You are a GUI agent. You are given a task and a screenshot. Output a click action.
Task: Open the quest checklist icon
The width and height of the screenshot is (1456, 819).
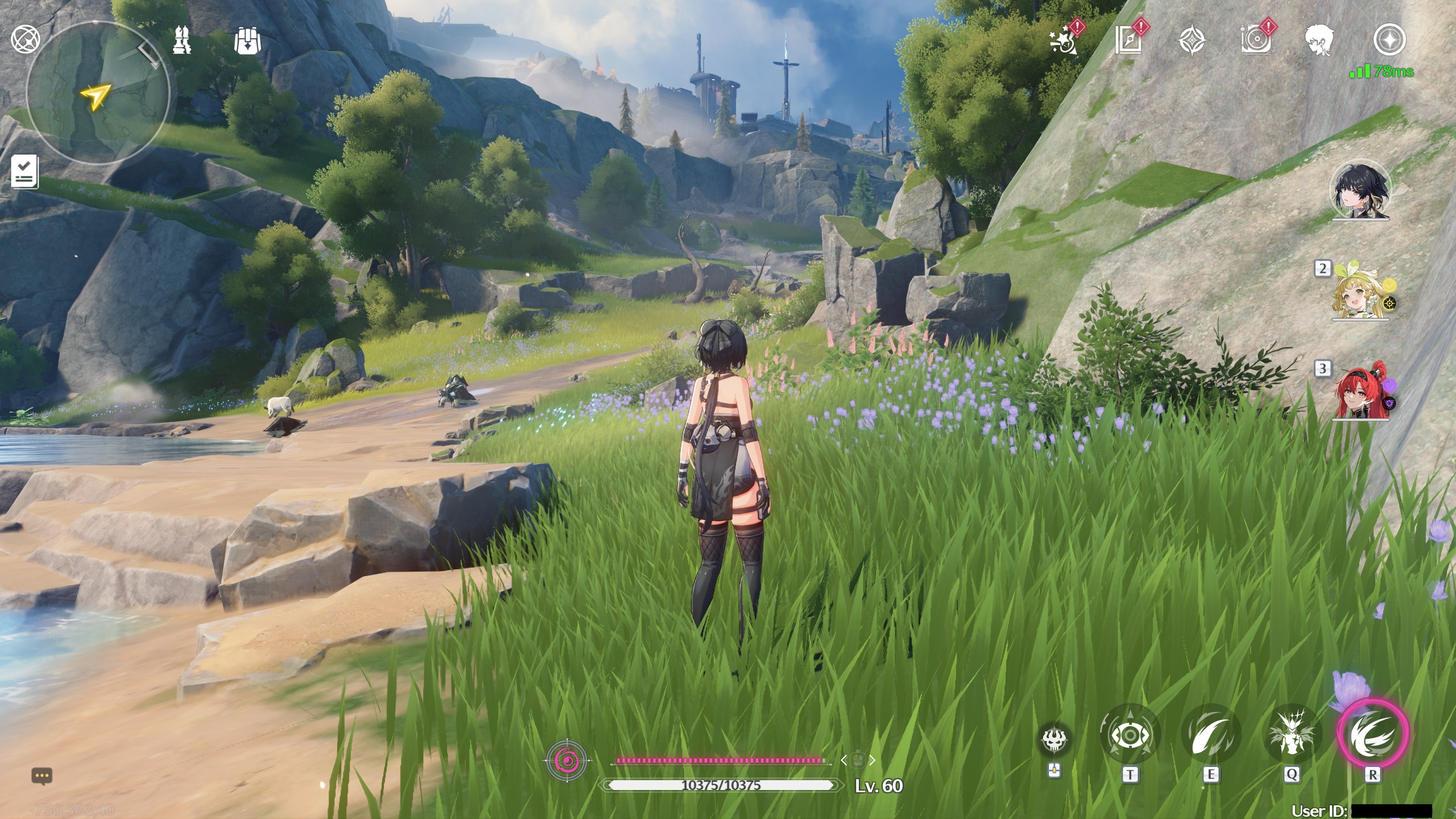click(x=24, y=171)
